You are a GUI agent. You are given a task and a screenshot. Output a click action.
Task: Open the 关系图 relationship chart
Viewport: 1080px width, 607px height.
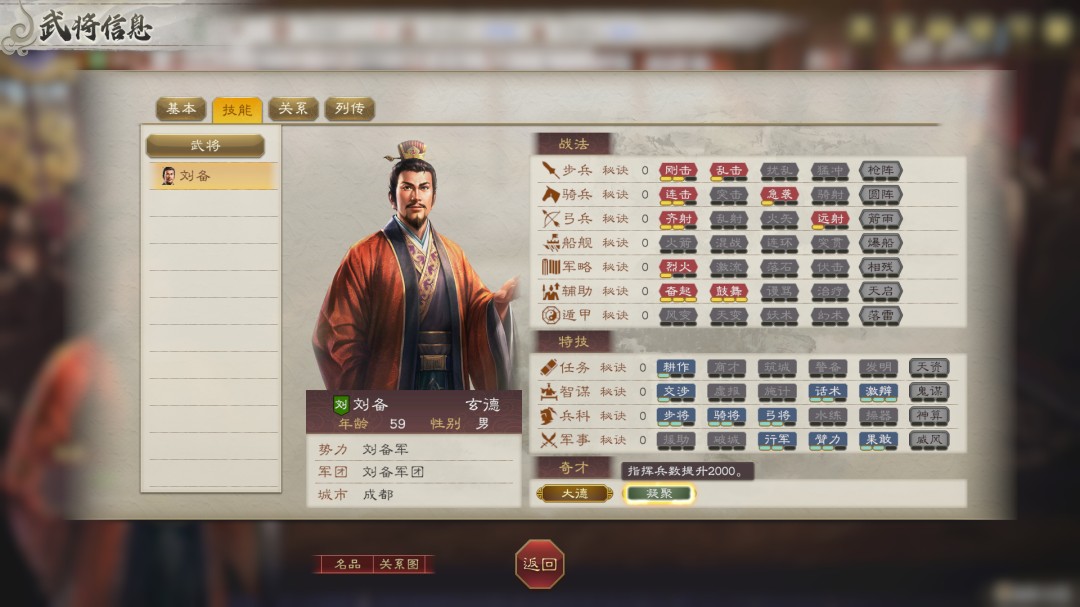point(399,564)
